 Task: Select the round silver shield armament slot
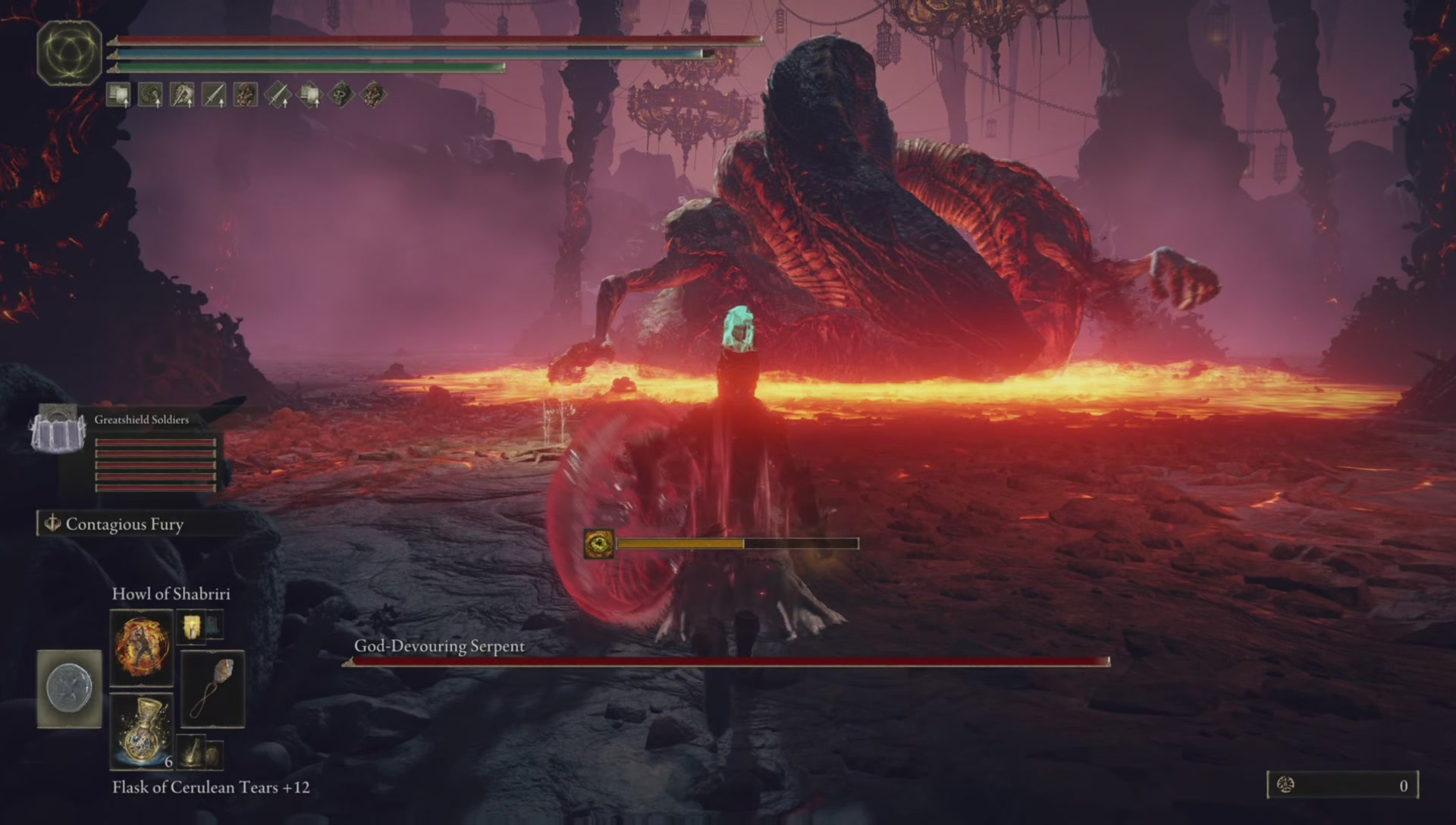click(69, 689)
